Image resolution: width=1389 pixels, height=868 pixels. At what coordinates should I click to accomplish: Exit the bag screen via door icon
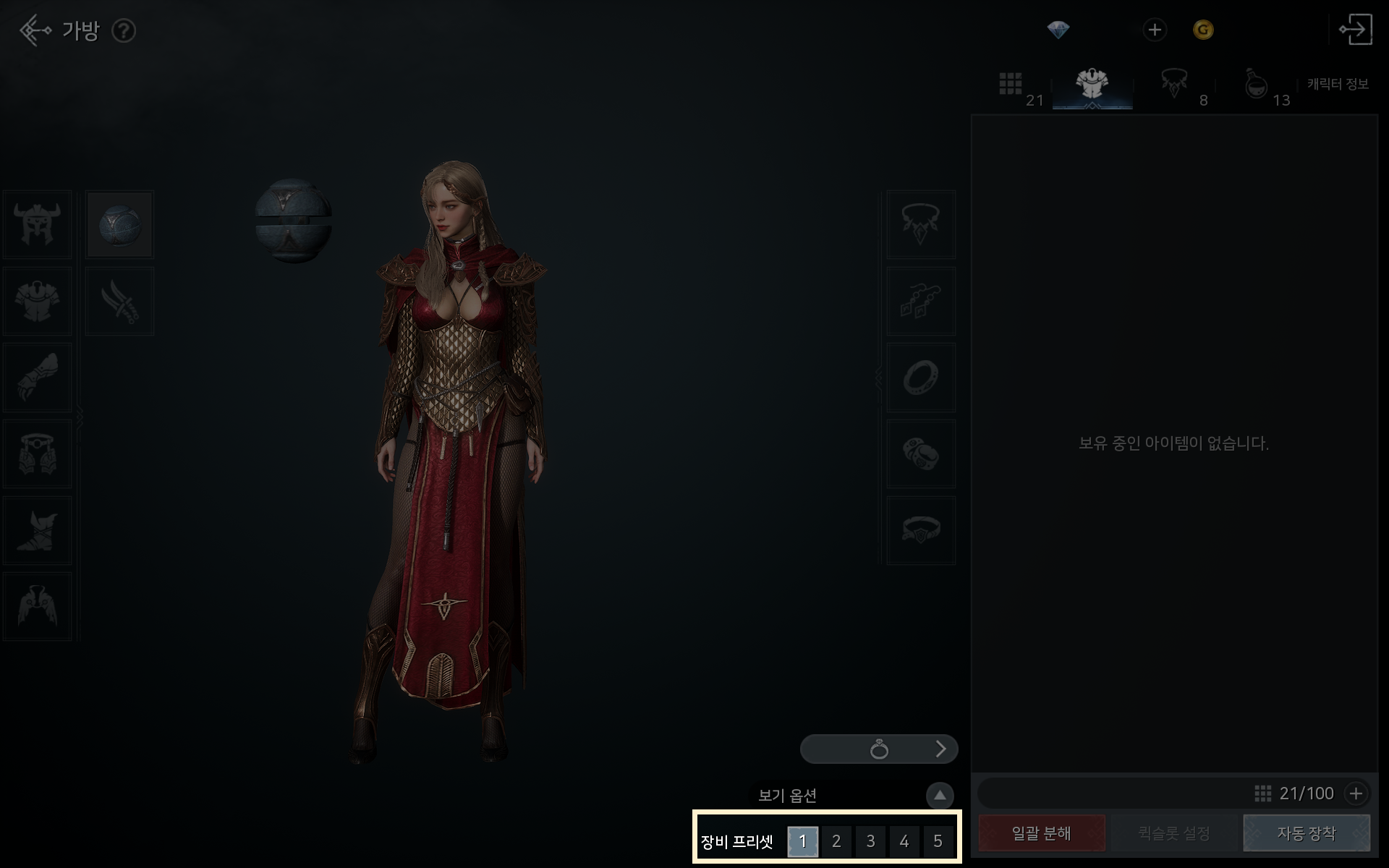pyautogui.click(x=1356, y=30)
